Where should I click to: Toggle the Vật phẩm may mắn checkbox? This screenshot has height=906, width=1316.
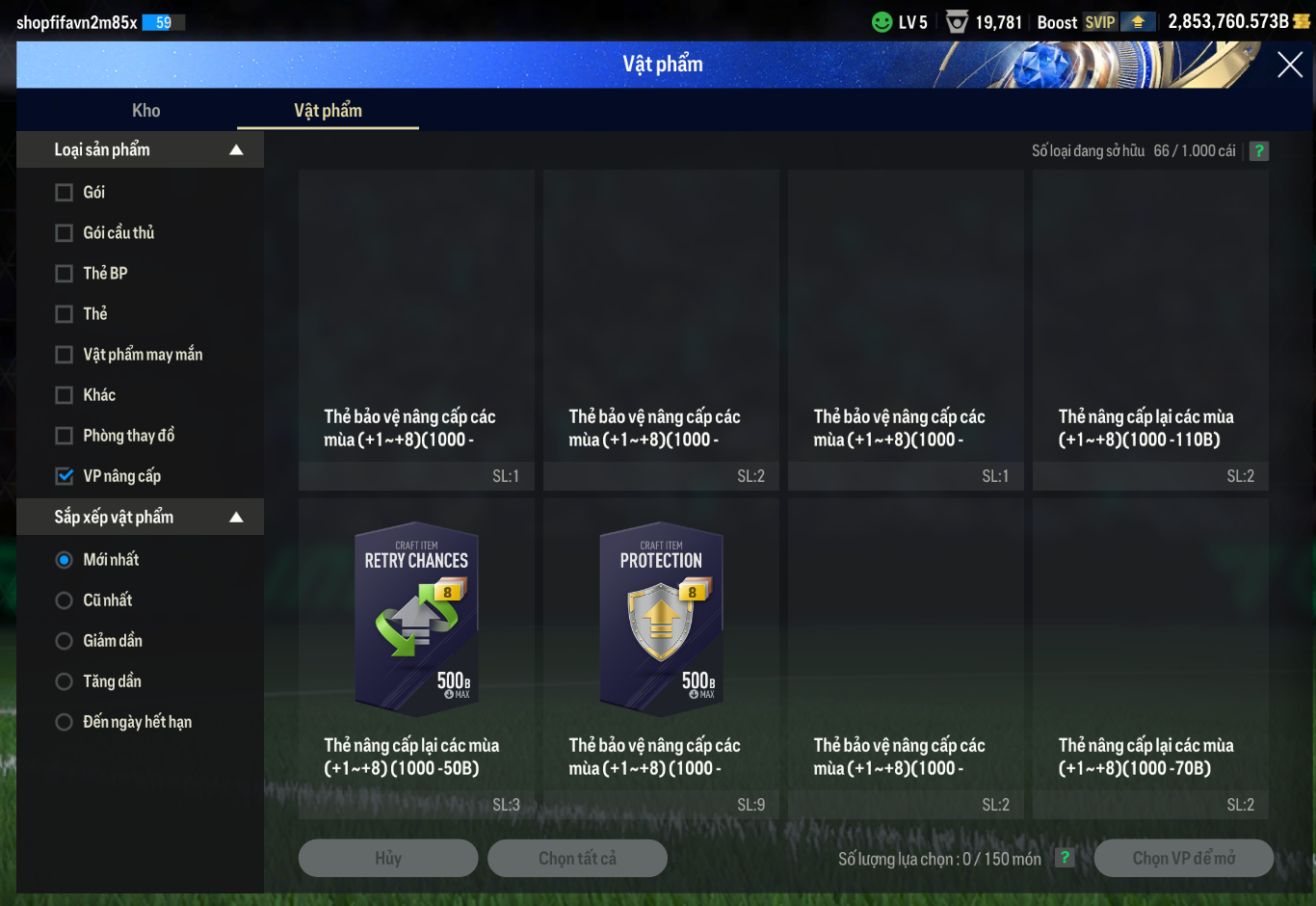(x=65, y=355)
